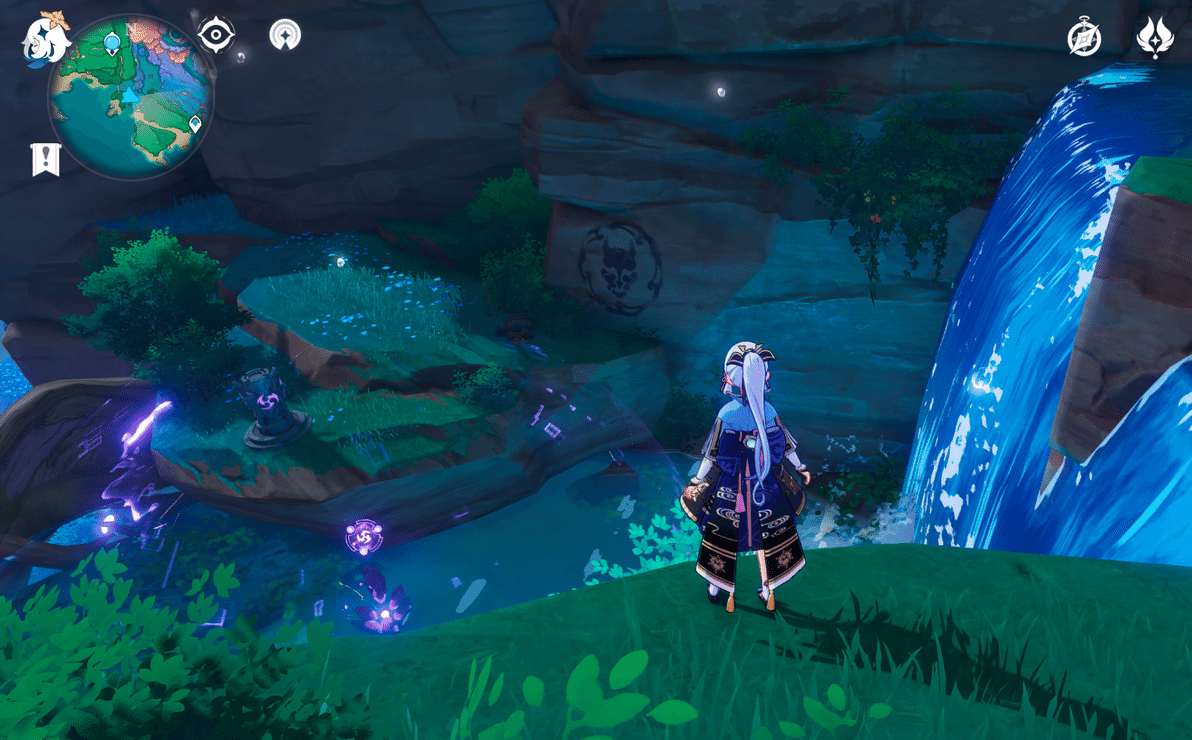
Task: Activate the Elemental Sight eye icon
Action: point(215,35)
